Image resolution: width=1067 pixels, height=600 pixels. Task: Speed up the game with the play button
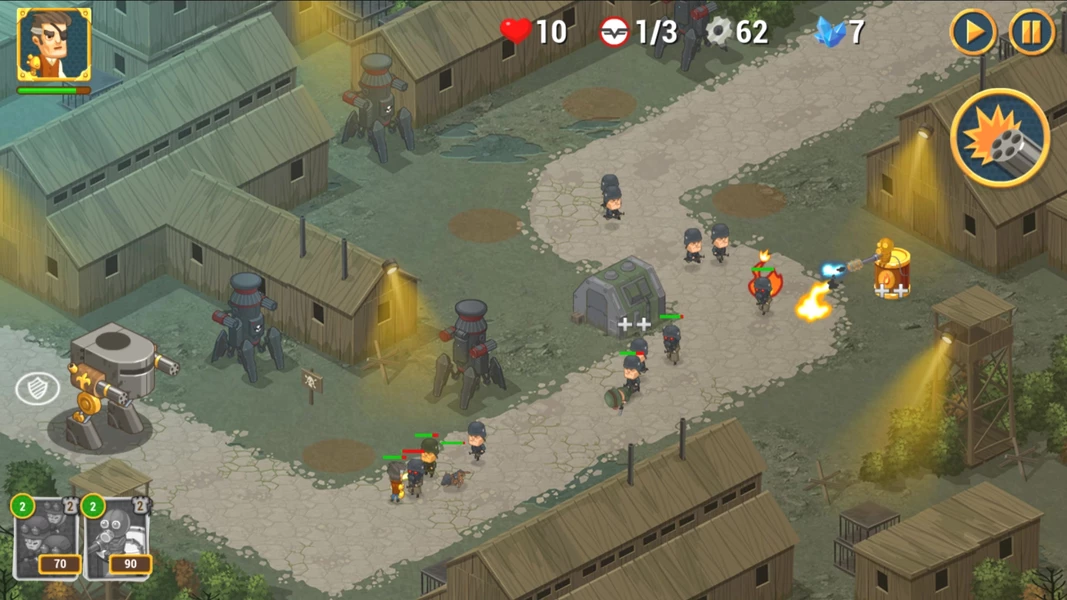click(972, 33)
